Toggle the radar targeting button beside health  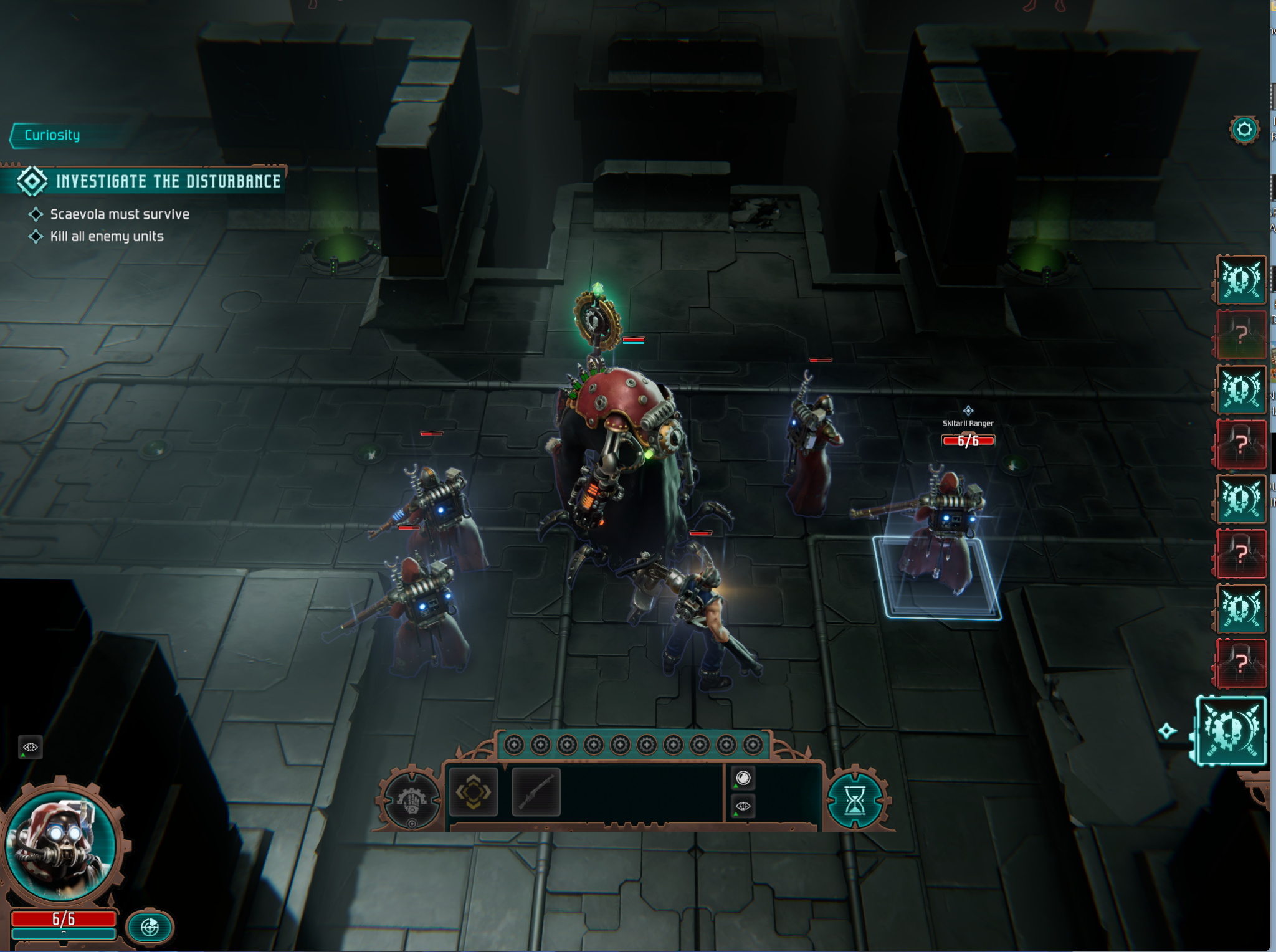(150, 926)
